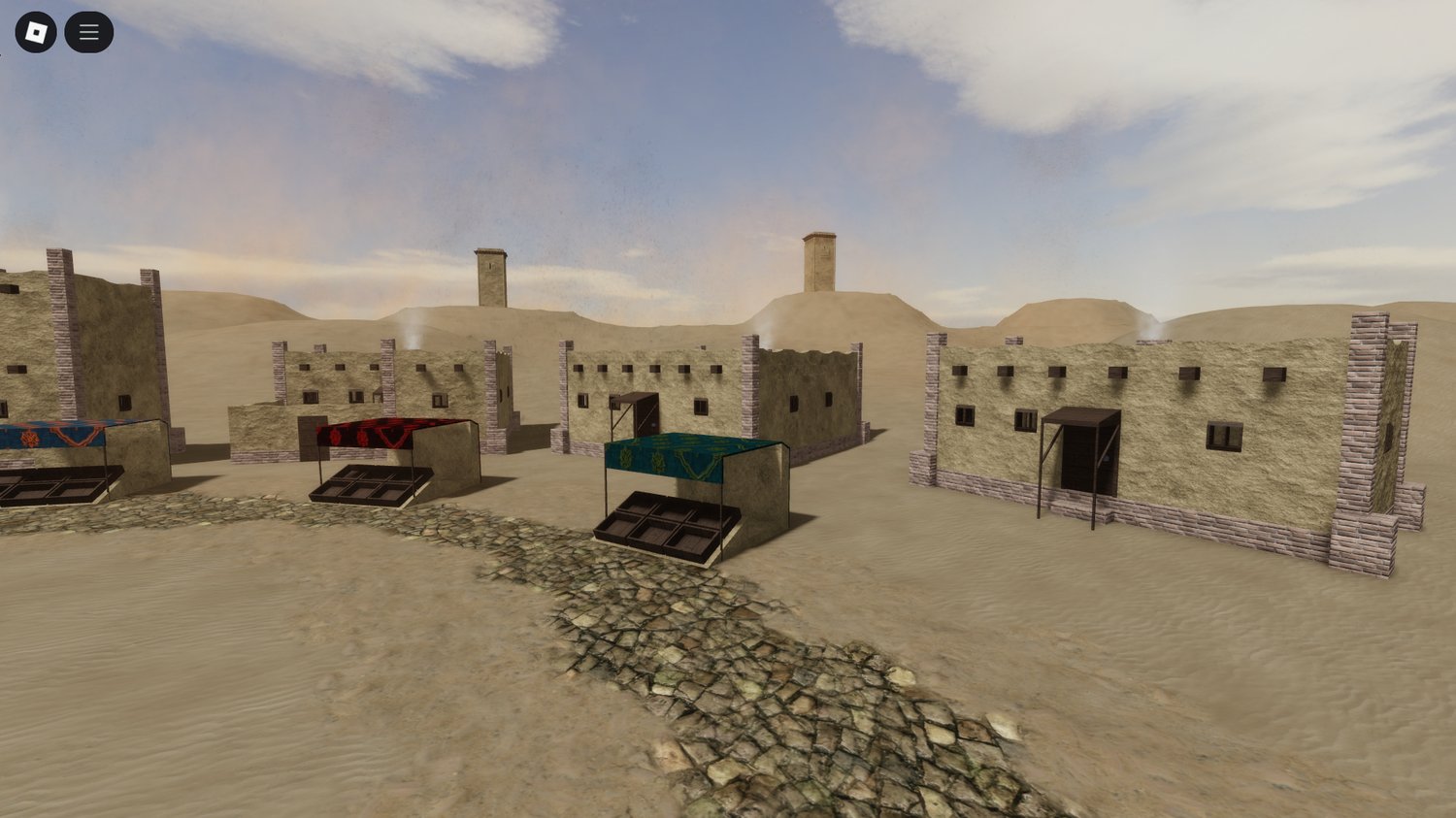Select the teal canopy market stall

pyautogui.click(x=679, y=456)
